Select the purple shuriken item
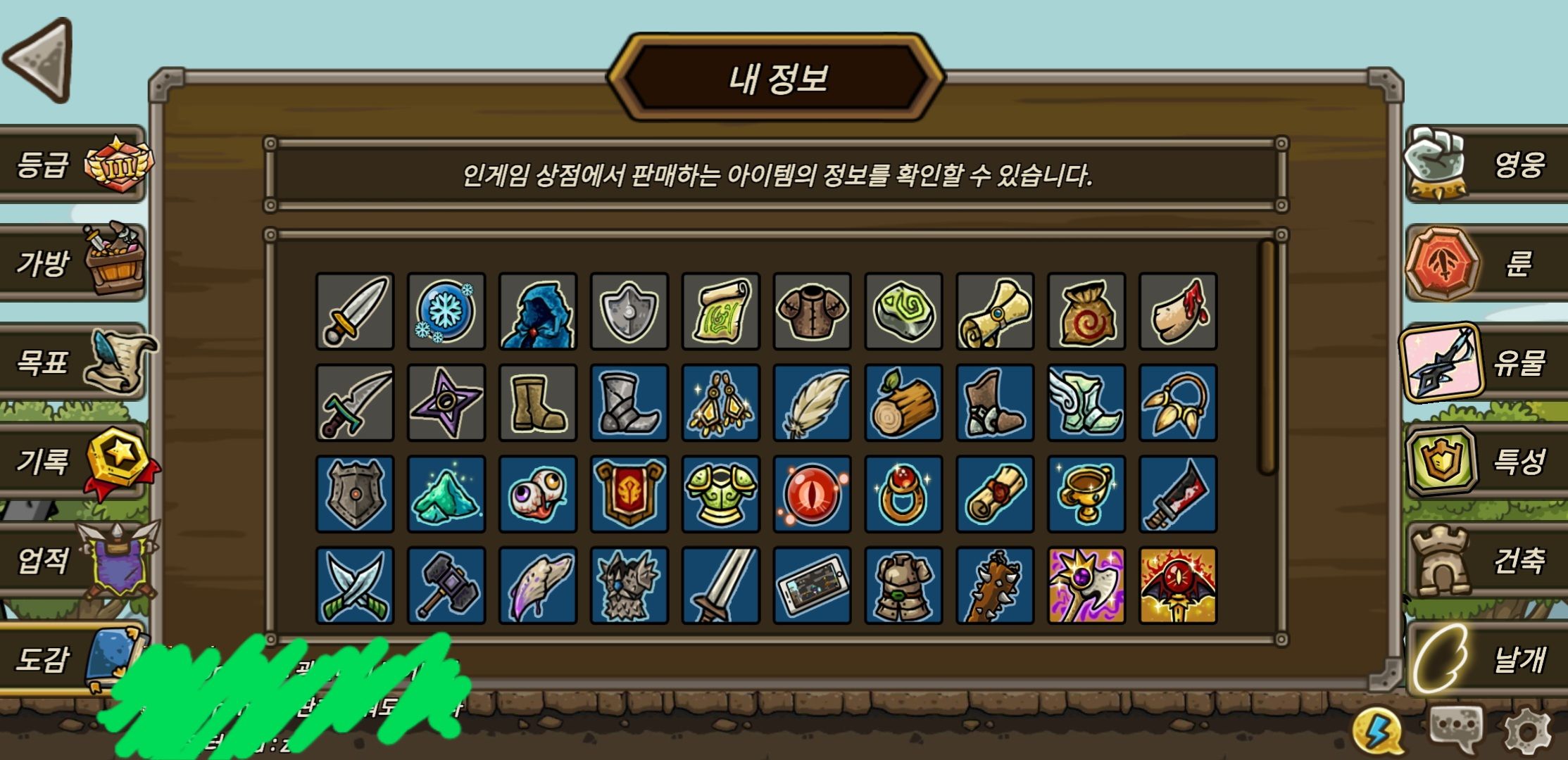This screenshot has height=760, width=1568. [x=447, y=403]
